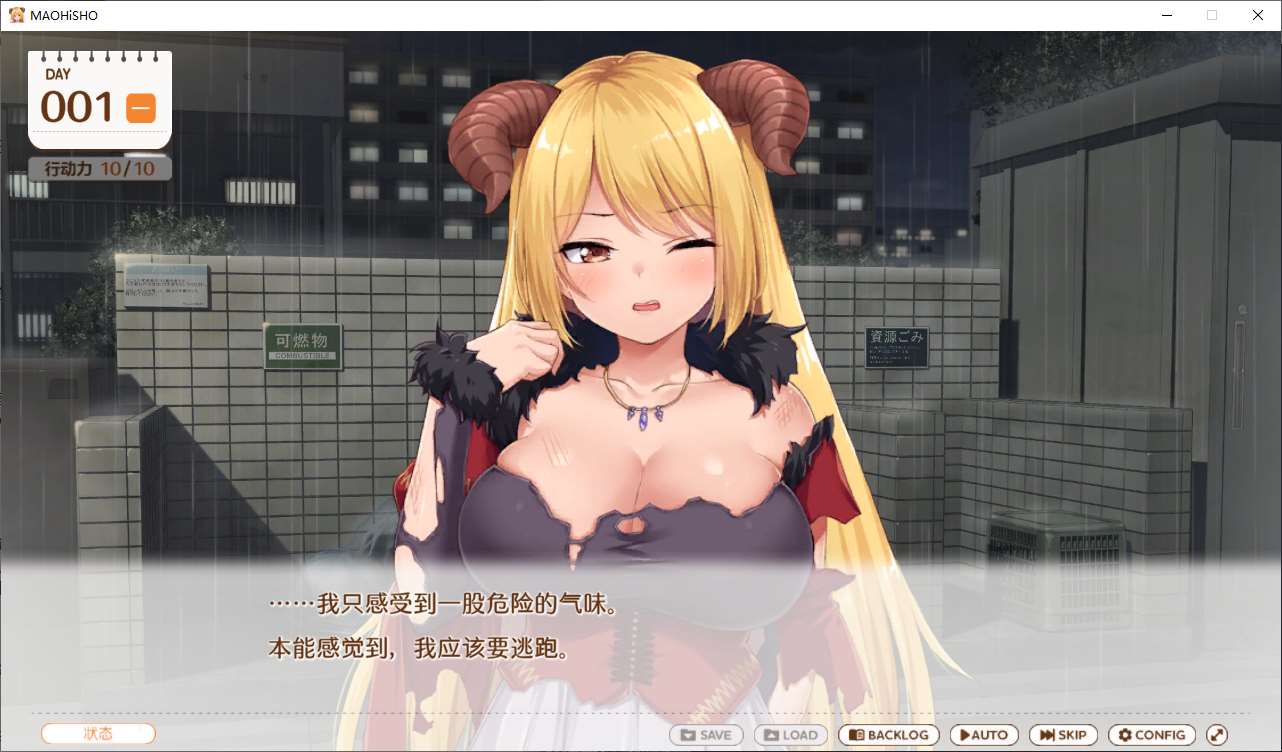Minimize the MAOHiSHO game window
The height and width of the screenshot is (752, 1282).
click(1166, 15)
